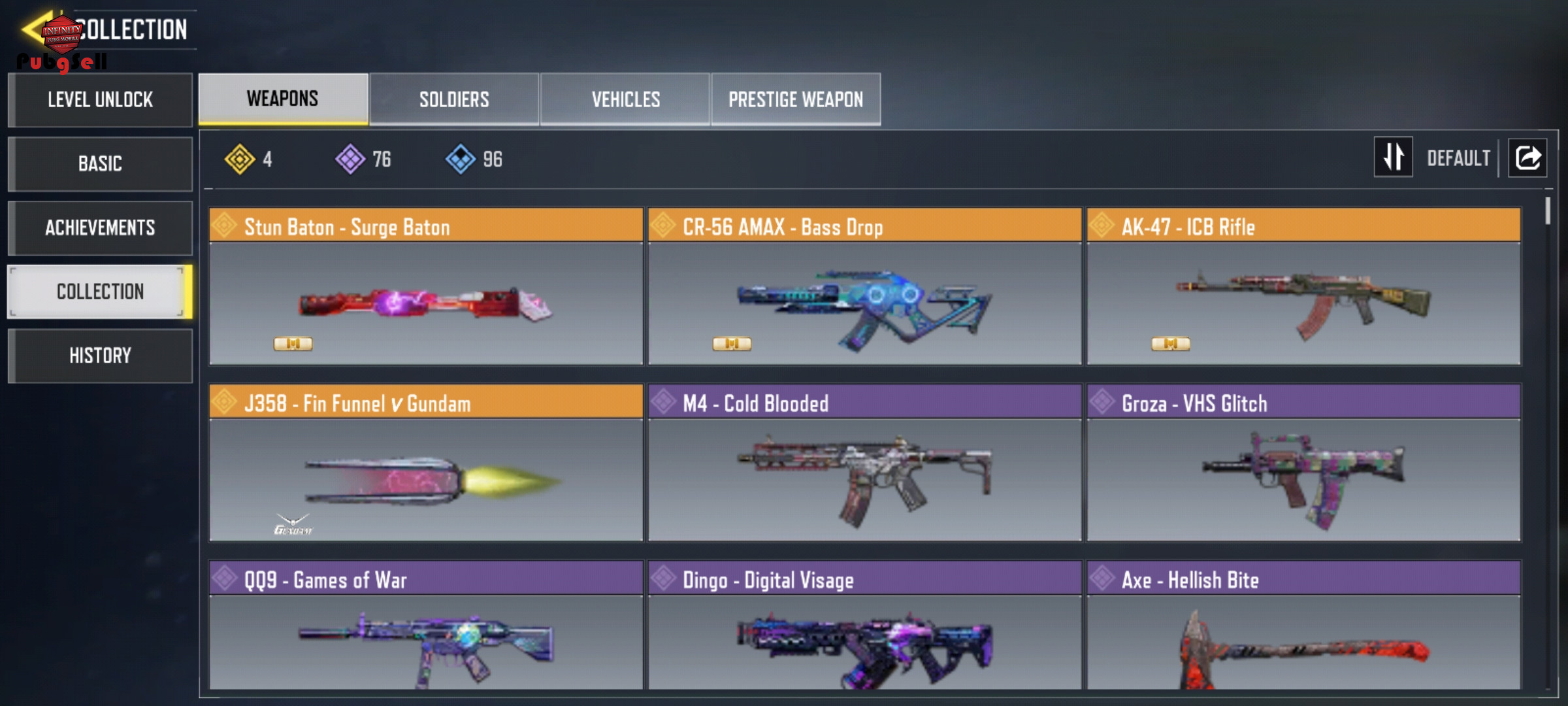Open the Prestige Weapon tab
Image resolution: width=1568 pixels, height=706 pixels.
click(x=796, y=99)
